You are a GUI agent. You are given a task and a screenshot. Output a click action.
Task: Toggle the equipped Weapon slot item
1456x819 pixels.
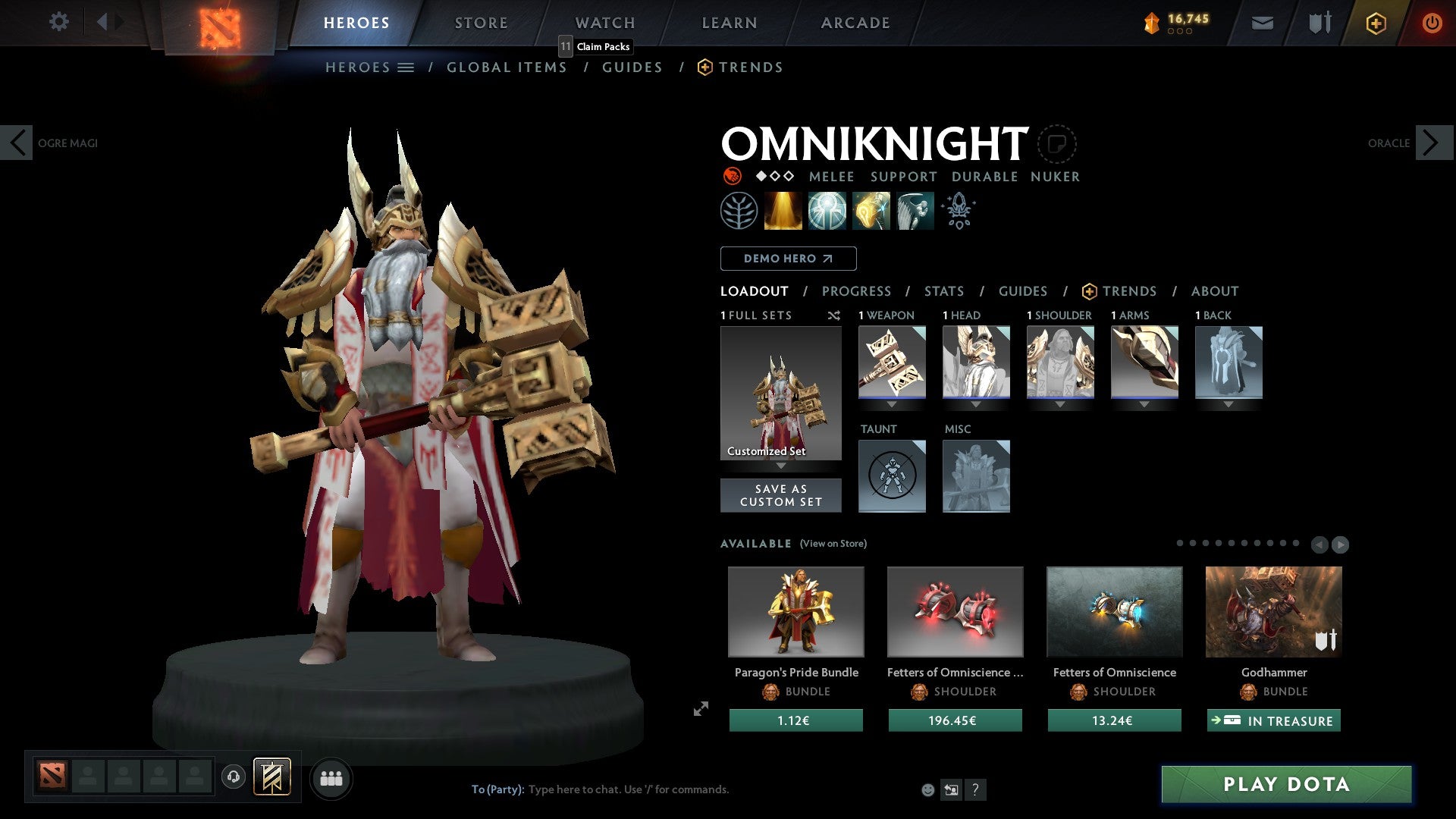[x=891, y=362]
